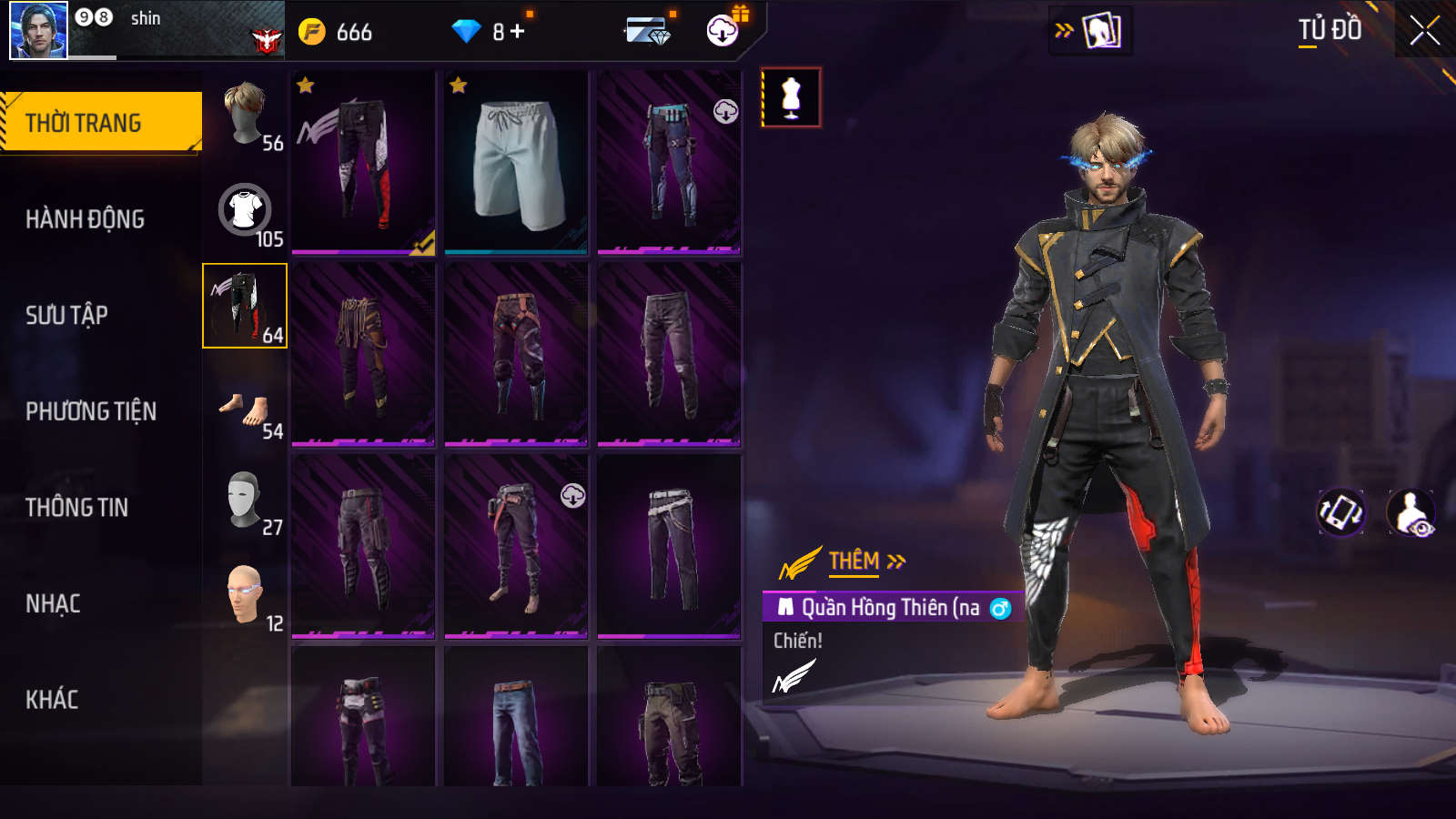Toggle the character preview eye button

(x=1411, y=512)
